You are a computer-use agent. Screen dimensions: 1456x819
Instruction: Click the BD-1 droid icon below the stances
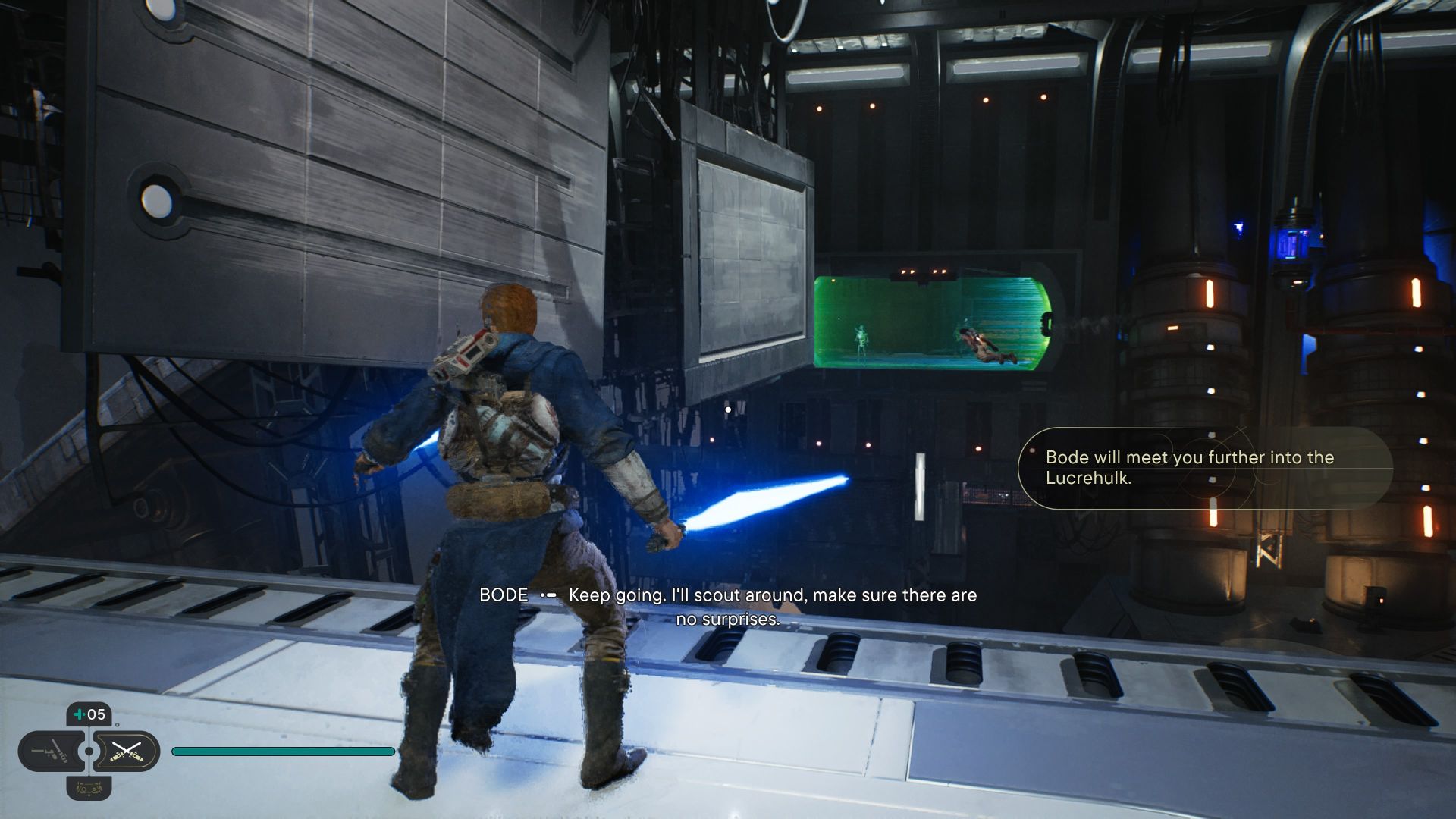point(89,789)
